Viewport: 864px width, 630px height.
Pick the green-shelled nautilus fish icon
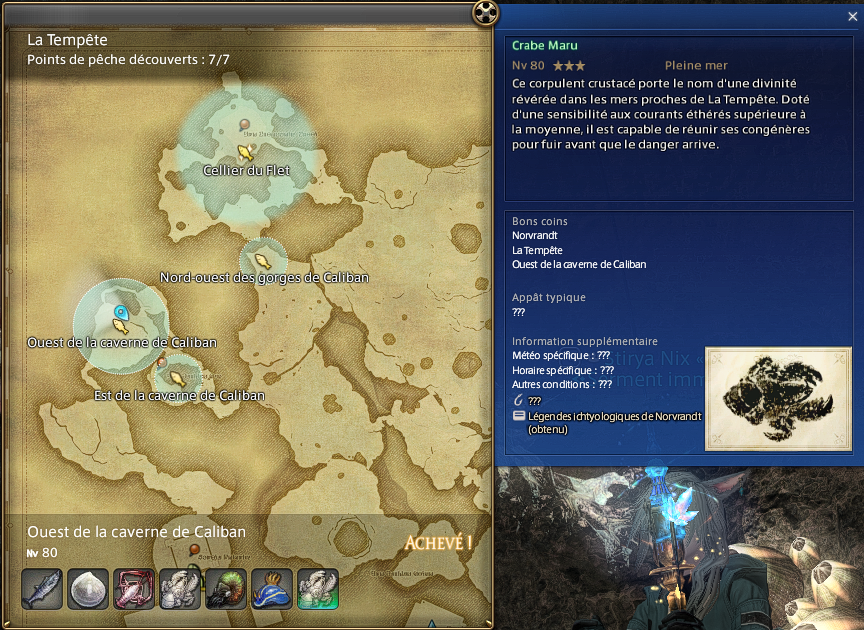[x=226, y=589]
